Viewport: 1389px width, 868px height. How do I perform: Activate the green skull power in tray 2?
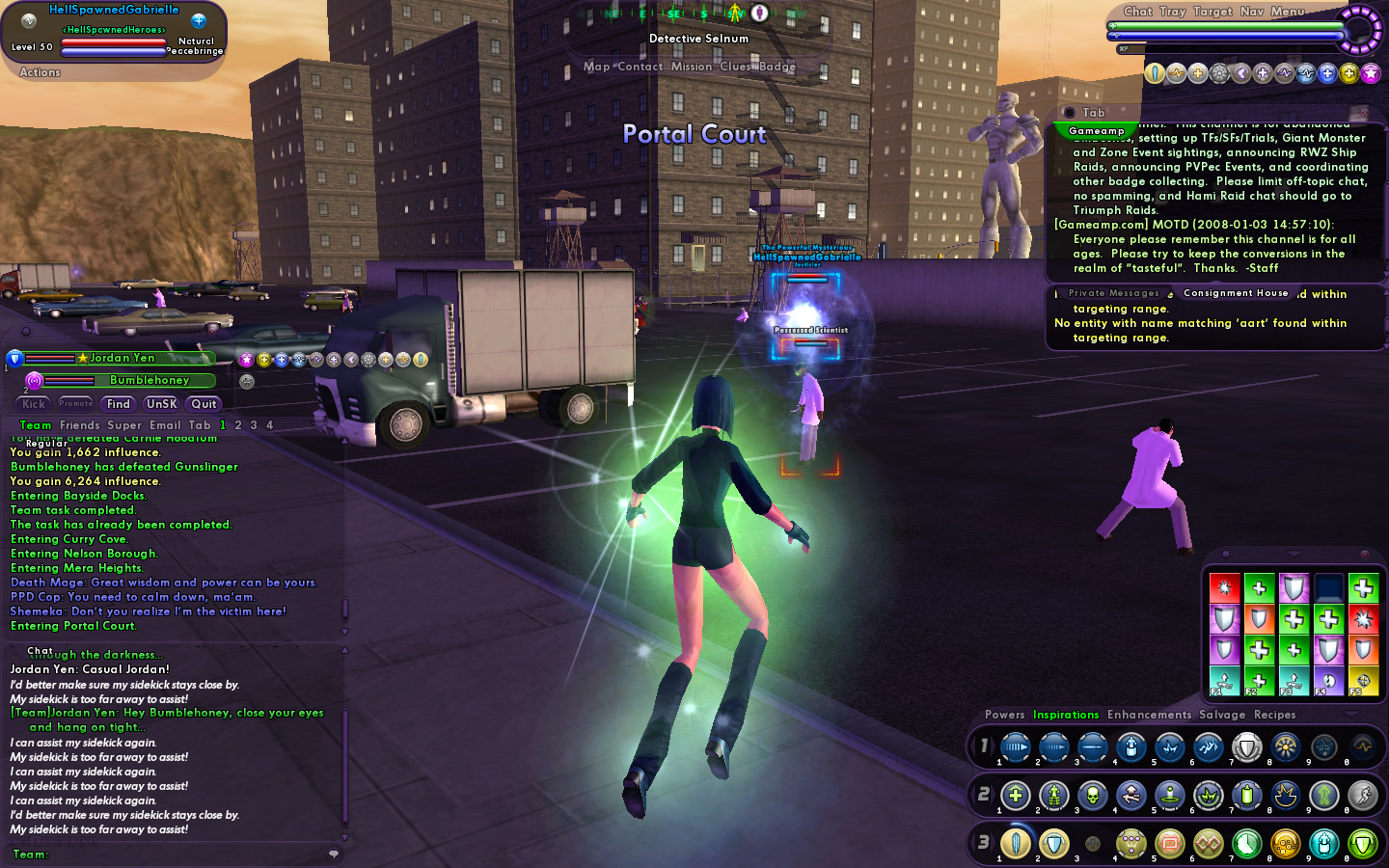coord(1092,796)
